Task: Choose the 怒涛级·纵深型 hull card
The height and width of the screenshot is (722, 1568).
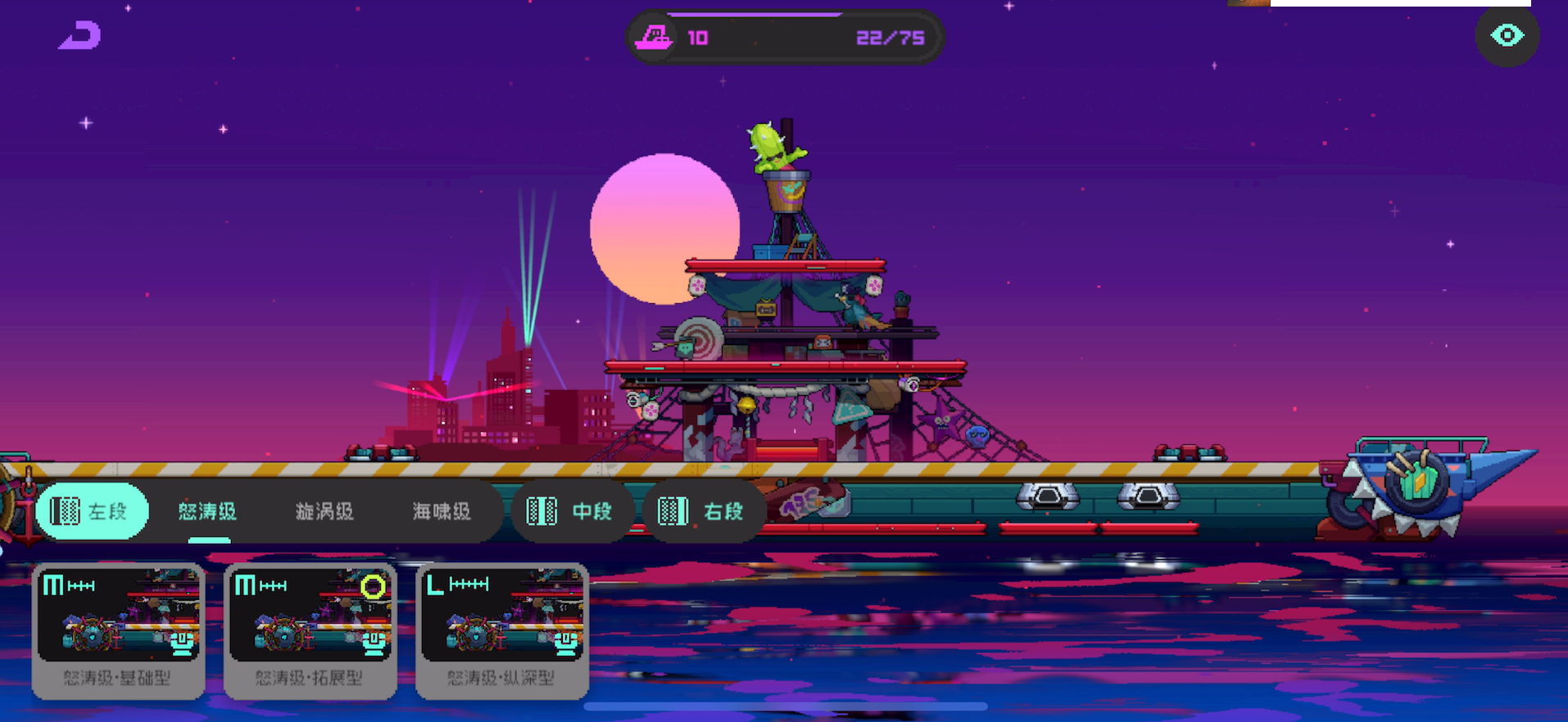Action: click(x=501, y=629)
